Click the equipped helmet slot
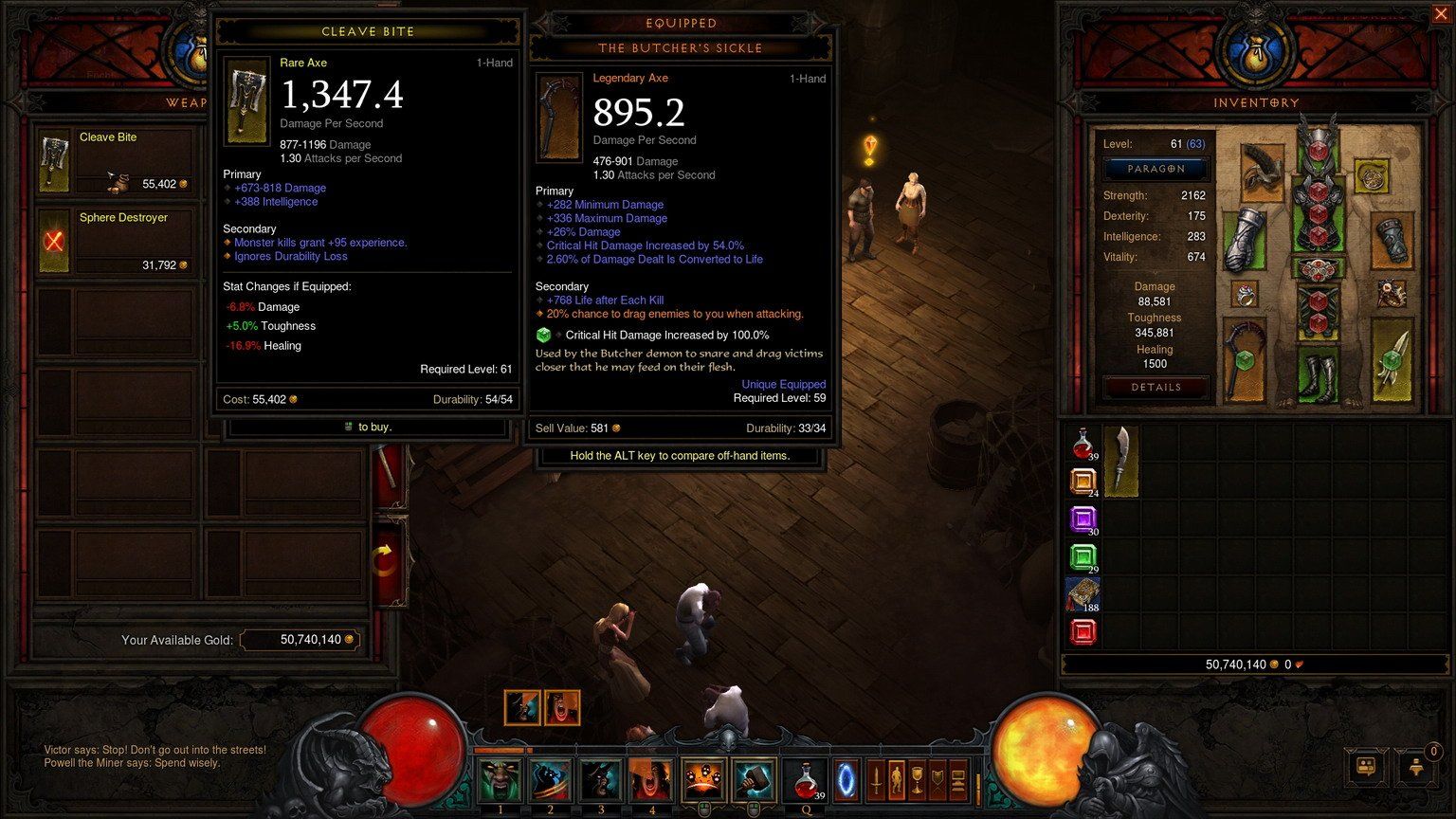This screenshot has width=1456, height=819. tap(1318, 143)
